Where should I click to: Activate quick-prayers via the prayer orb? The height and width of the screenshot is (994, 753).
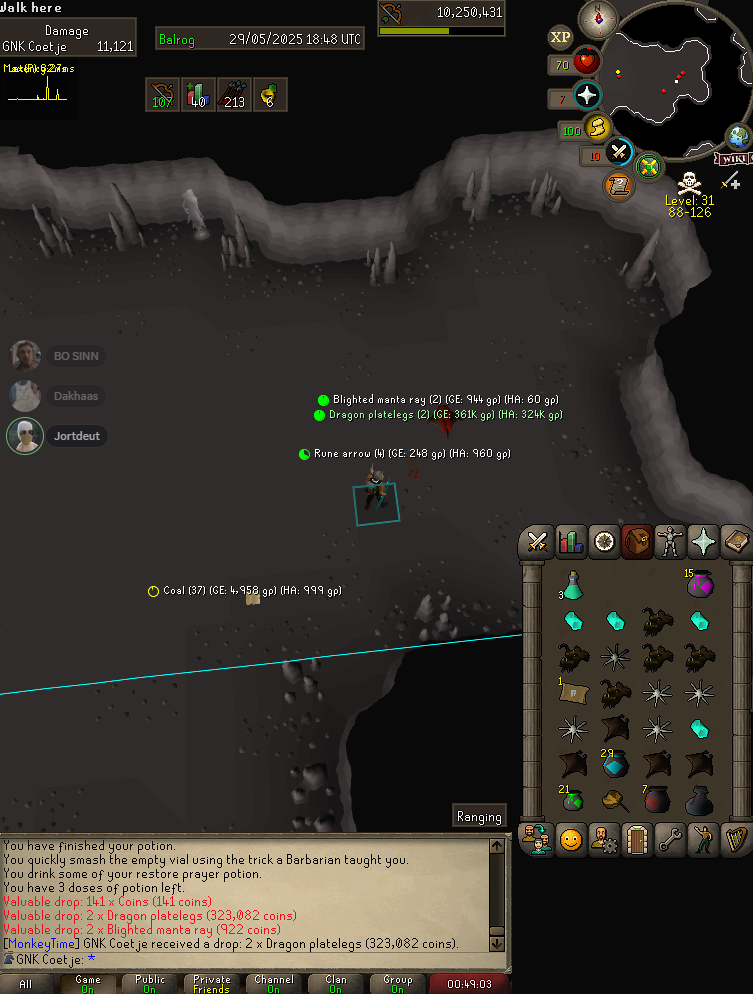pyautogui.click(x=587, y=96)
